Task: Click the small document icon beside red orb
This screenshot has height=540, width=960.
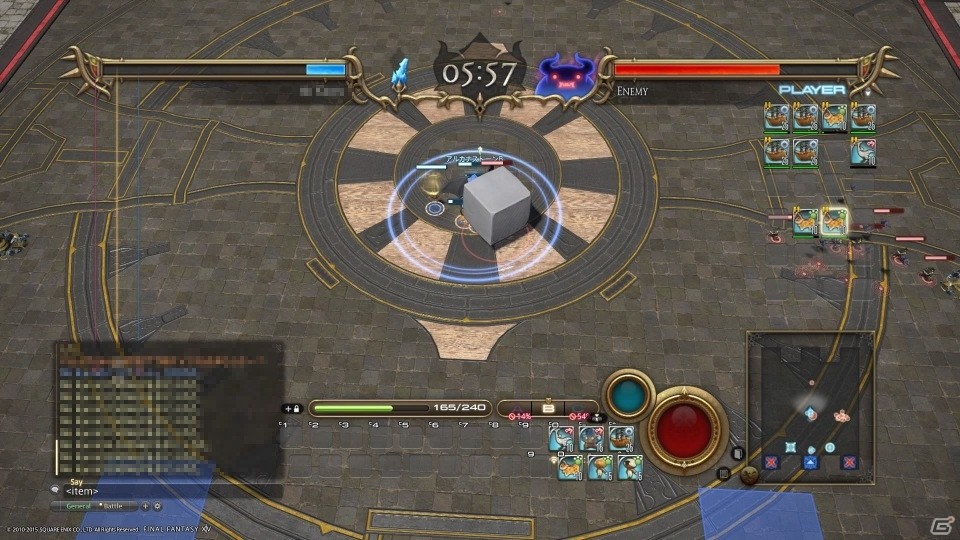Action: [x=738, y=453]
